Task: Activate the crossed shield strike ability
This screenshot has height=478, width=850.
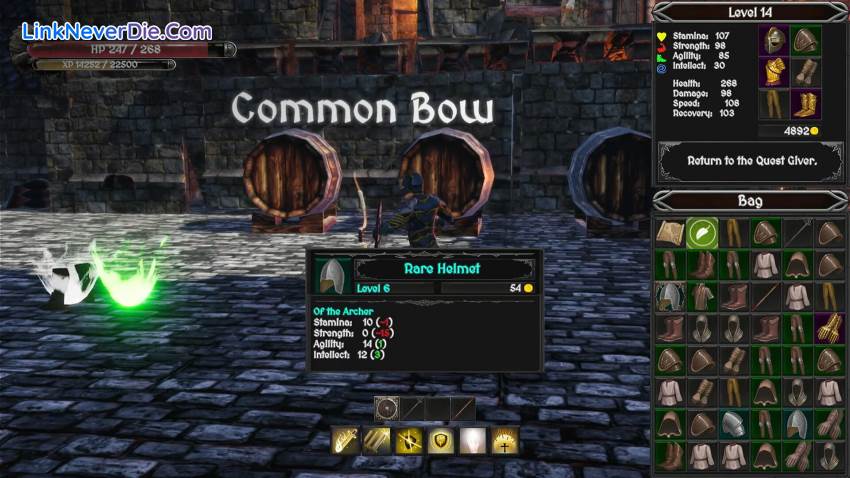Action: (407, 441)
